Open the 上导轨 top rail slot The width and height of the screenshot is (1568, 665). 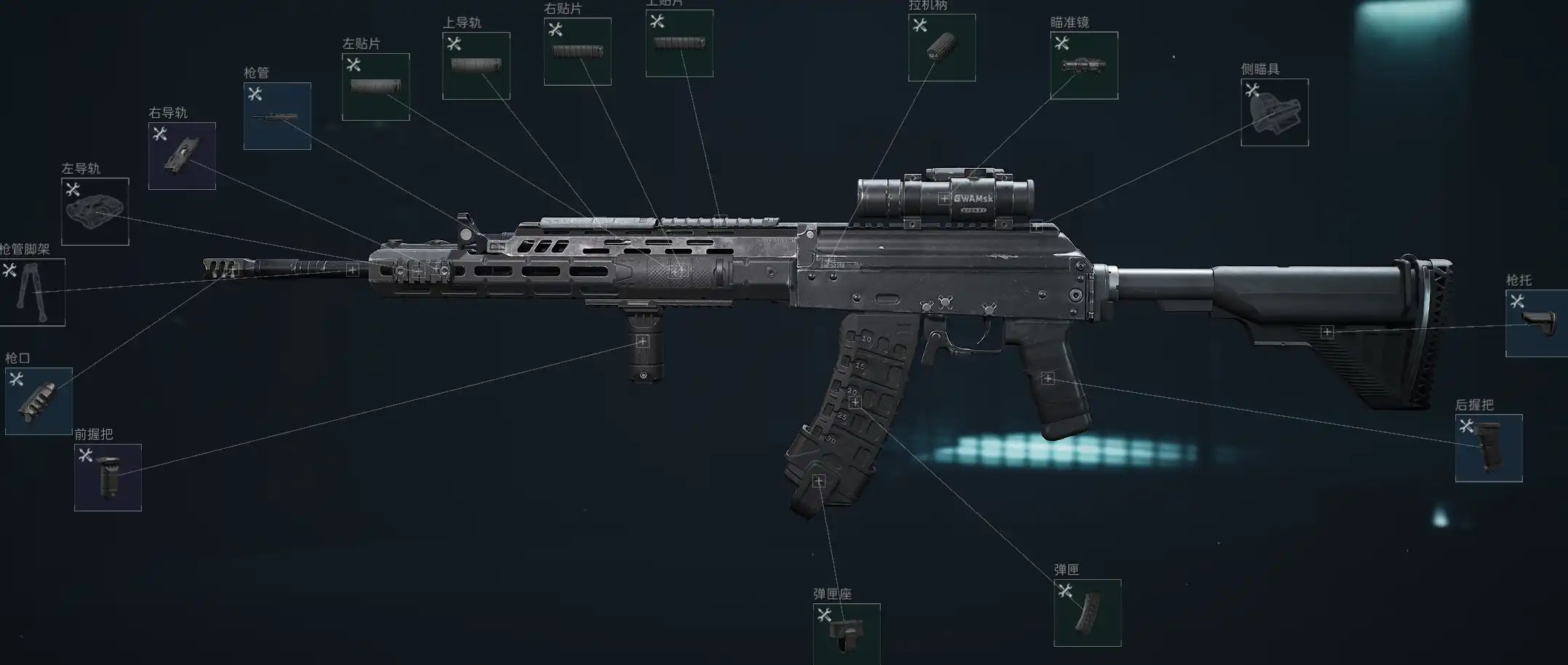tap(476, 65)
